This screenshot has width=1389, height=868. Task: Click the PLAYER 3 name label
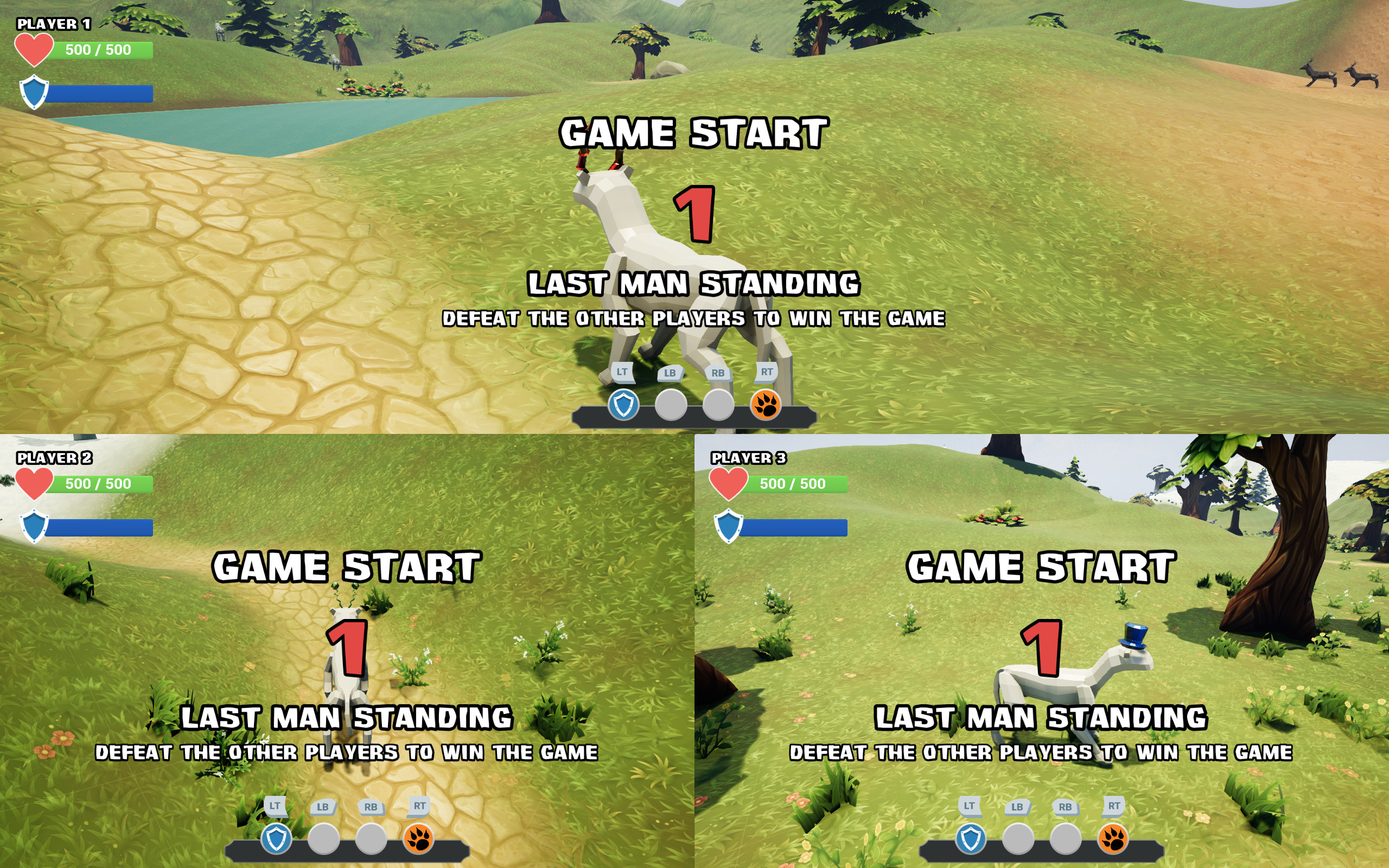tap(749, 458)
